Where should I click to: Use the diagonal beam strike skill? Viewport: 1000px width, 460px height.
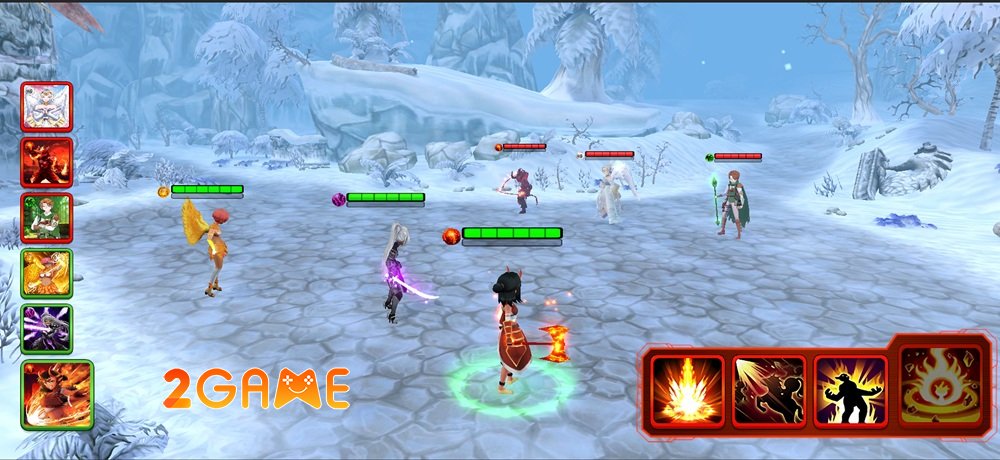click(x=768, y=391)
